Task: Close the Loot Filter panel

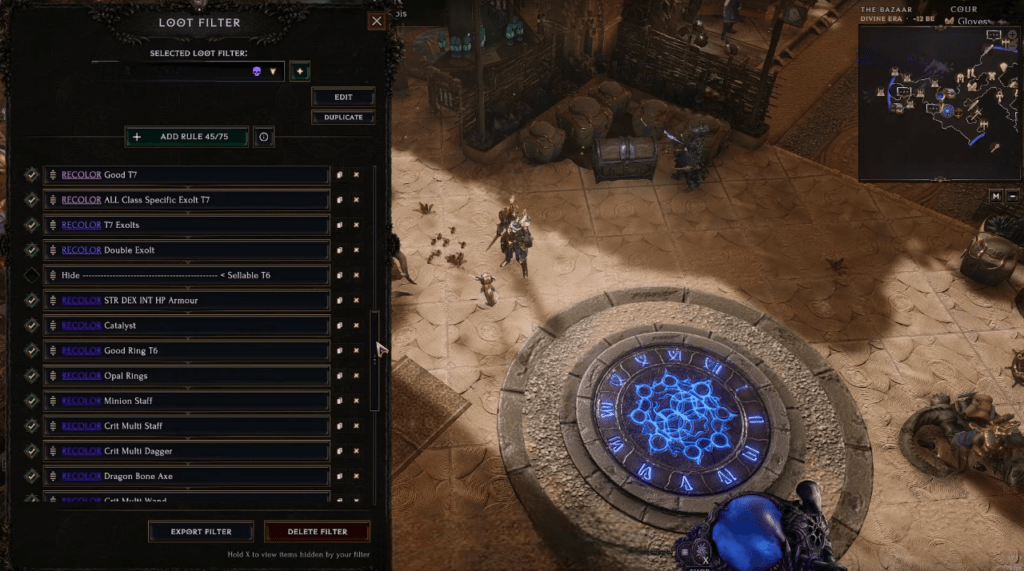Action: pyautogui.click(x=376, y=21)
